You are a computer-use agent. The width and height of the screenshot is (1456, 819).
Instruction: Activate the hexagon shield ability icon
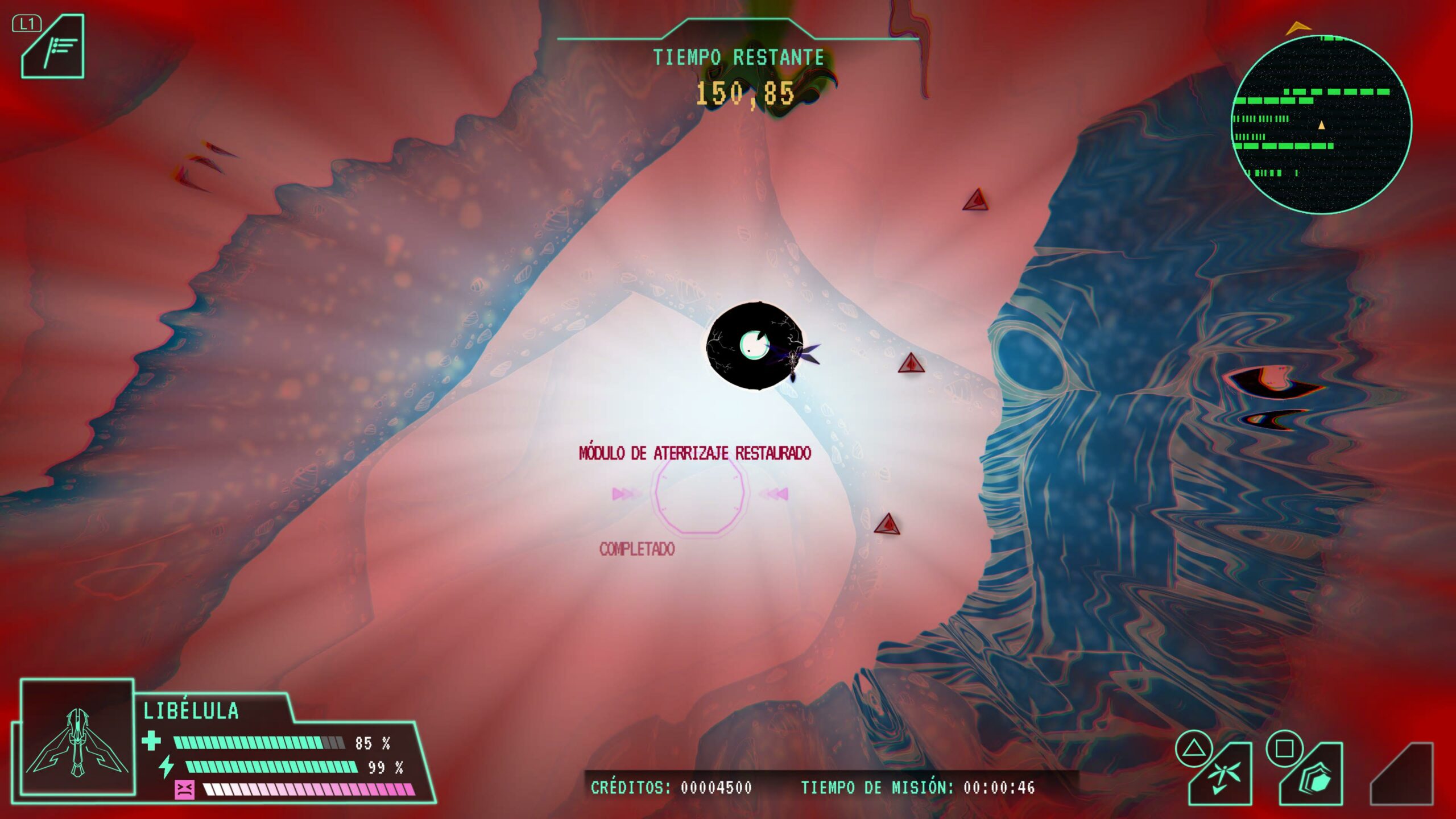1313,777
